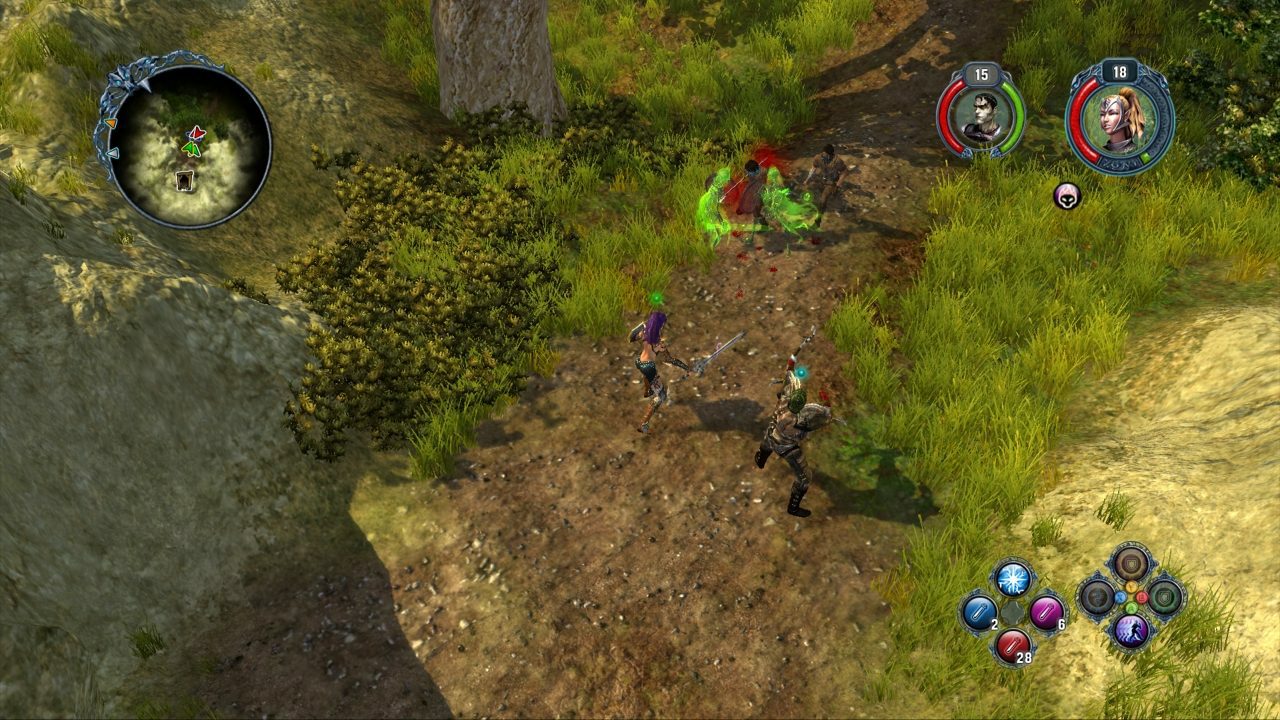Click the orange quest arrow on the minimap rim

click(x=110, y=123)
